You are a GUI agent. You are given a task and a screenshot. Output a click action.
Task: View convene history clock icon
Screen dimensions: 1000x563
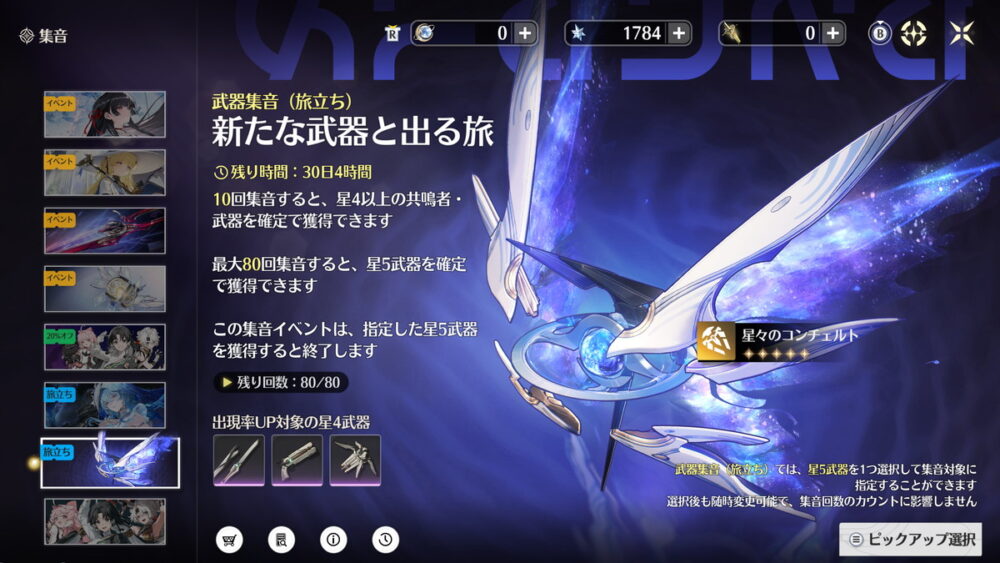pyautogui.click(x=385, y=540)
